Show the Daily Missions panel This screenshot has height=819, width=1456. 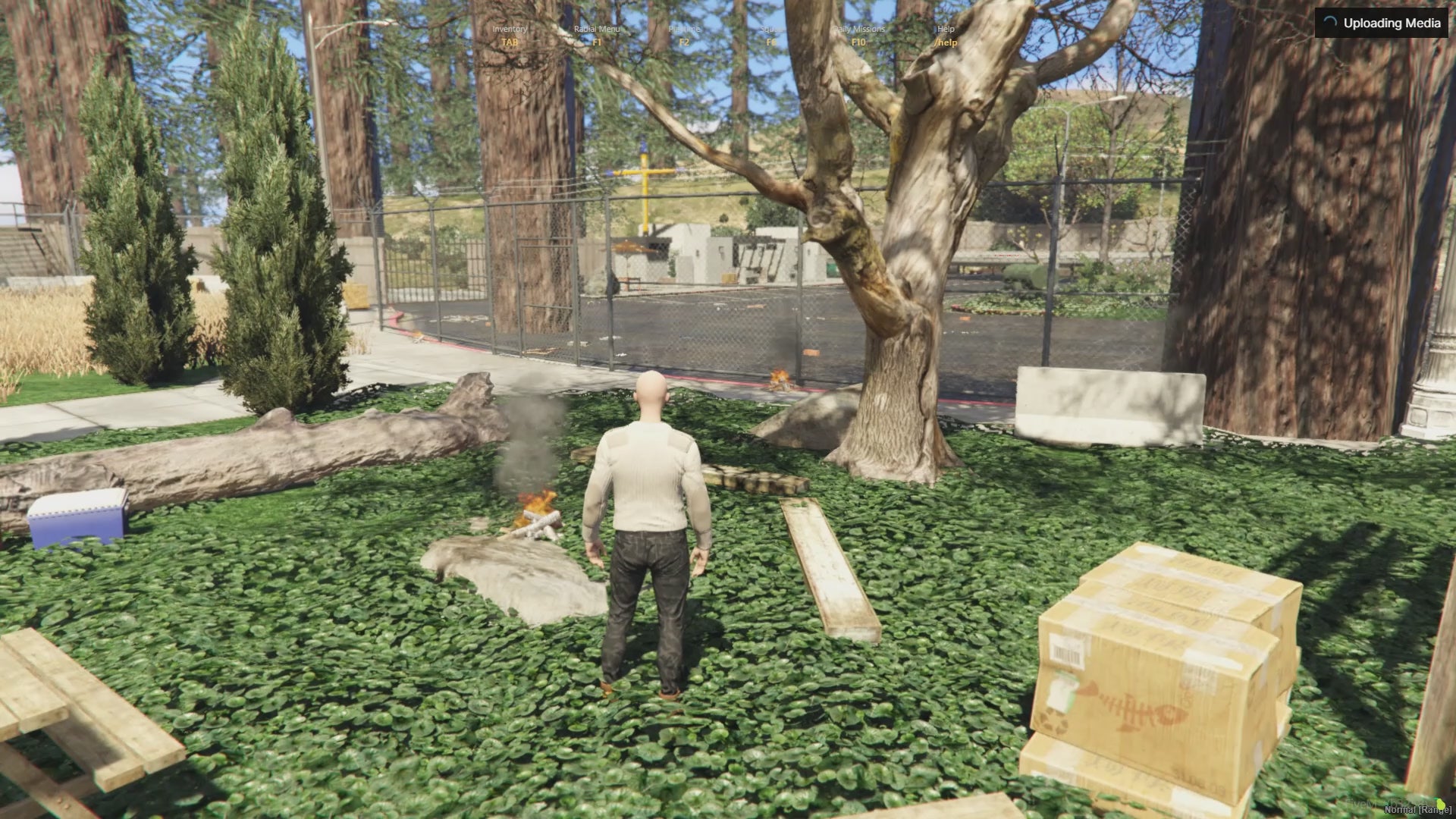coord(858,35)
